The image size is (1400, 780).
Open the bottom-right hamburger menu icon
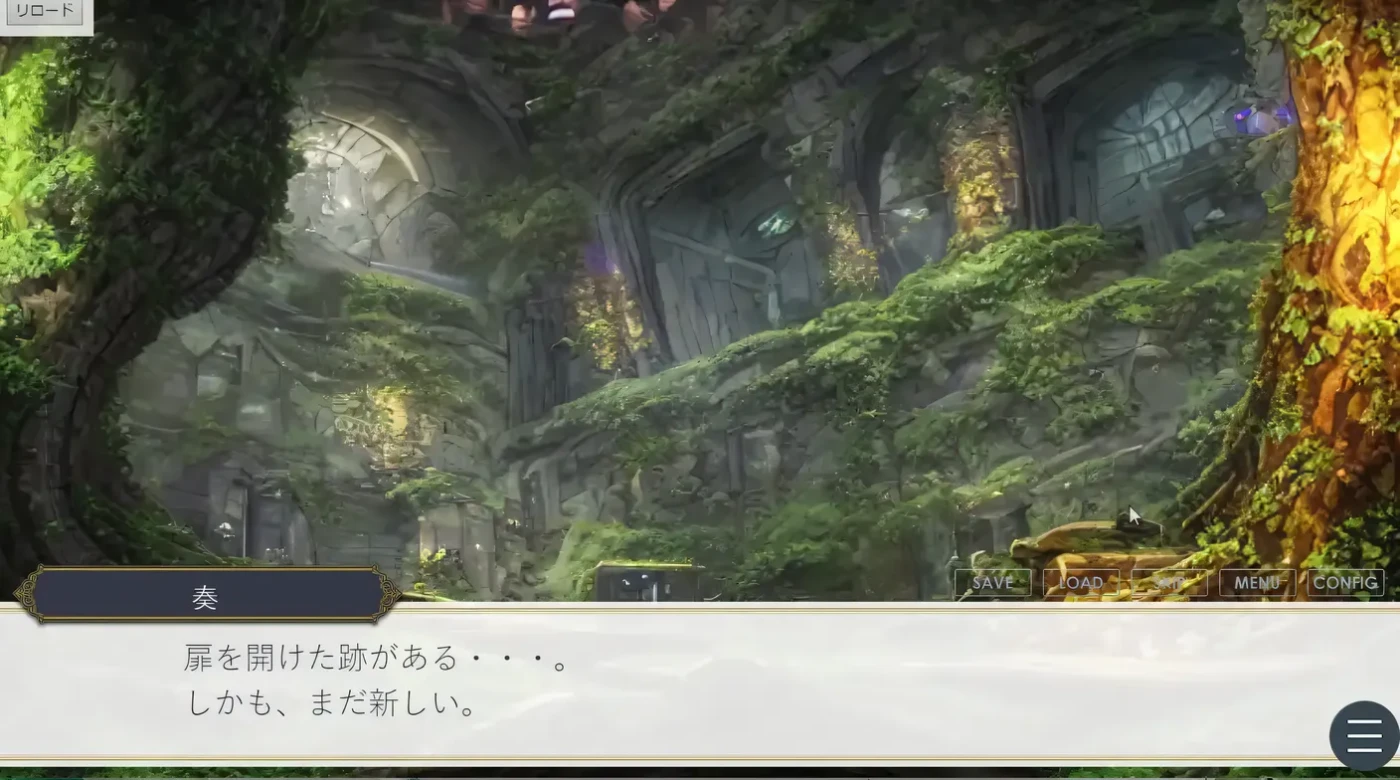[x=1362, y=735]
